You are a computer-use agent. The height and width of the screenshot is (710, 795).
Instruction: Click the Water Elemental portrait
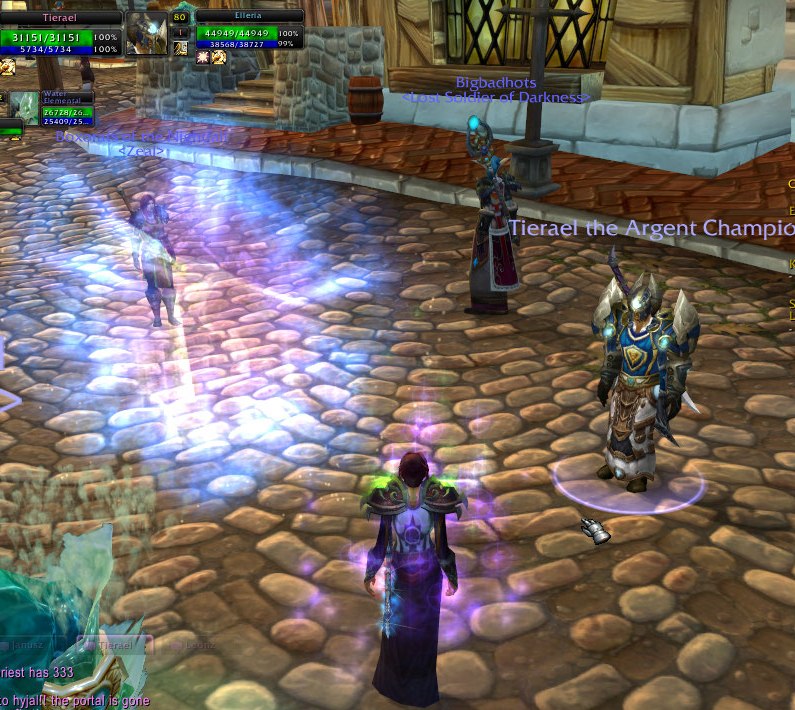[x=24, y=108]
